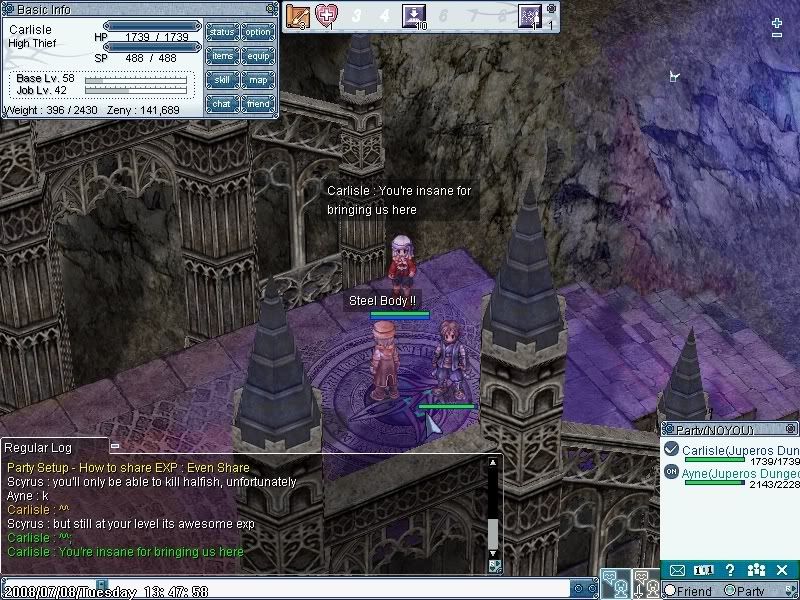Choose the Party radio option
800x600 pixels.
point(730,591)
